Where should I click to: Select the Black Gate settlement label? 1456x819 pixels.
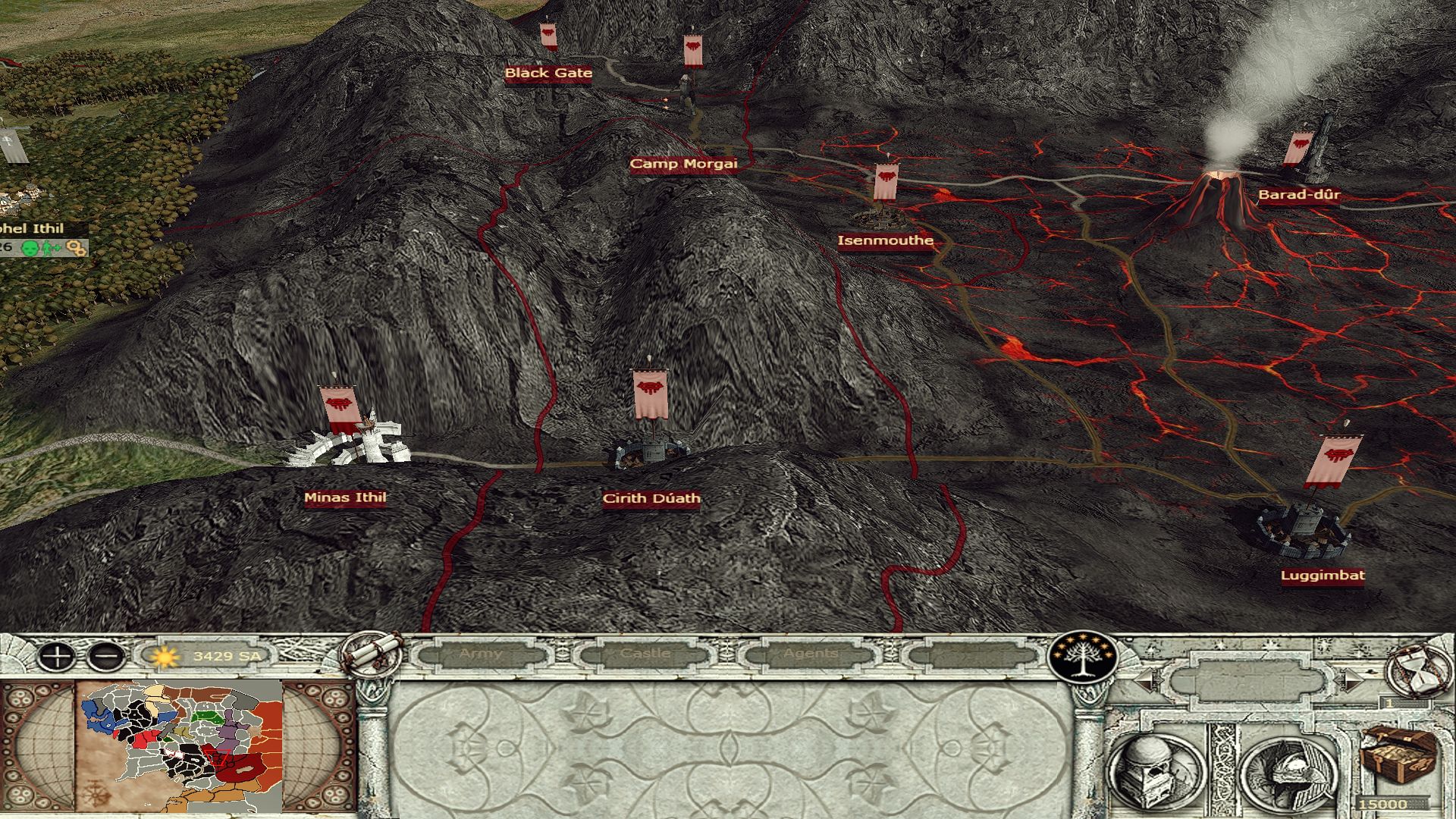548,74
